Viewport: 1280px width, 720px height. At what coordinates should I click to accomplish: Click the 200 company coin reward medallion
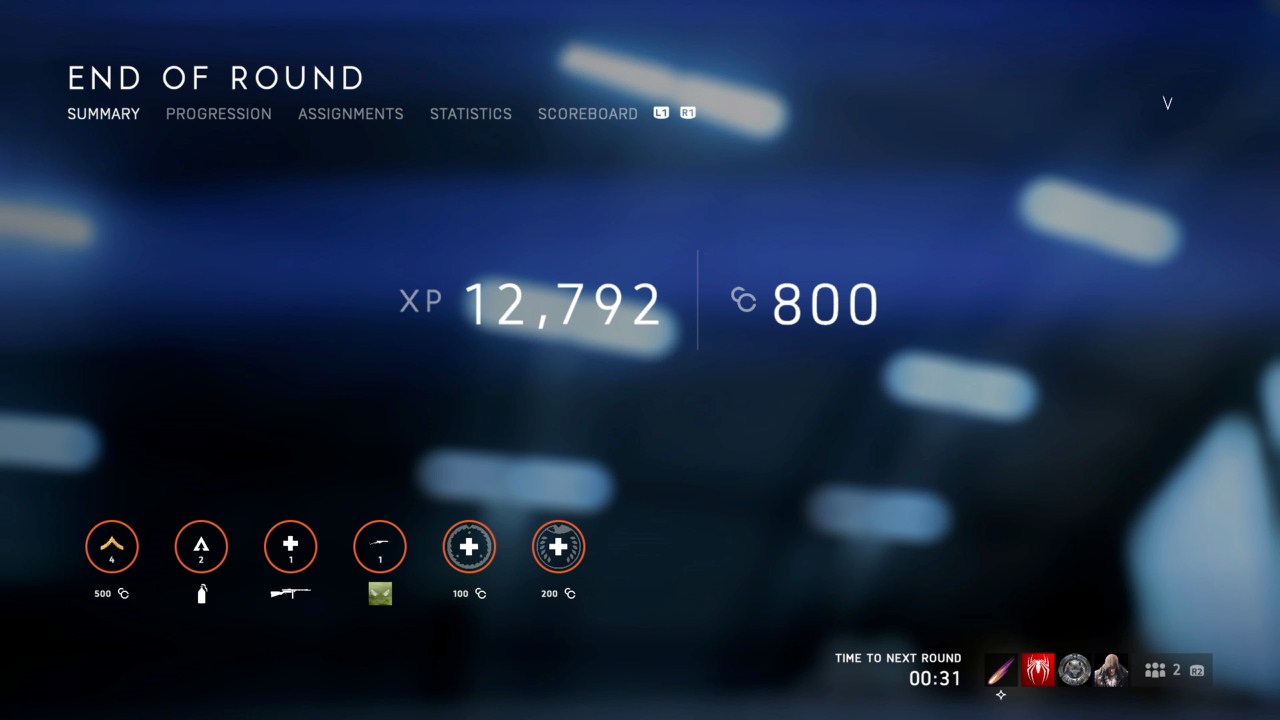point(558,546)
